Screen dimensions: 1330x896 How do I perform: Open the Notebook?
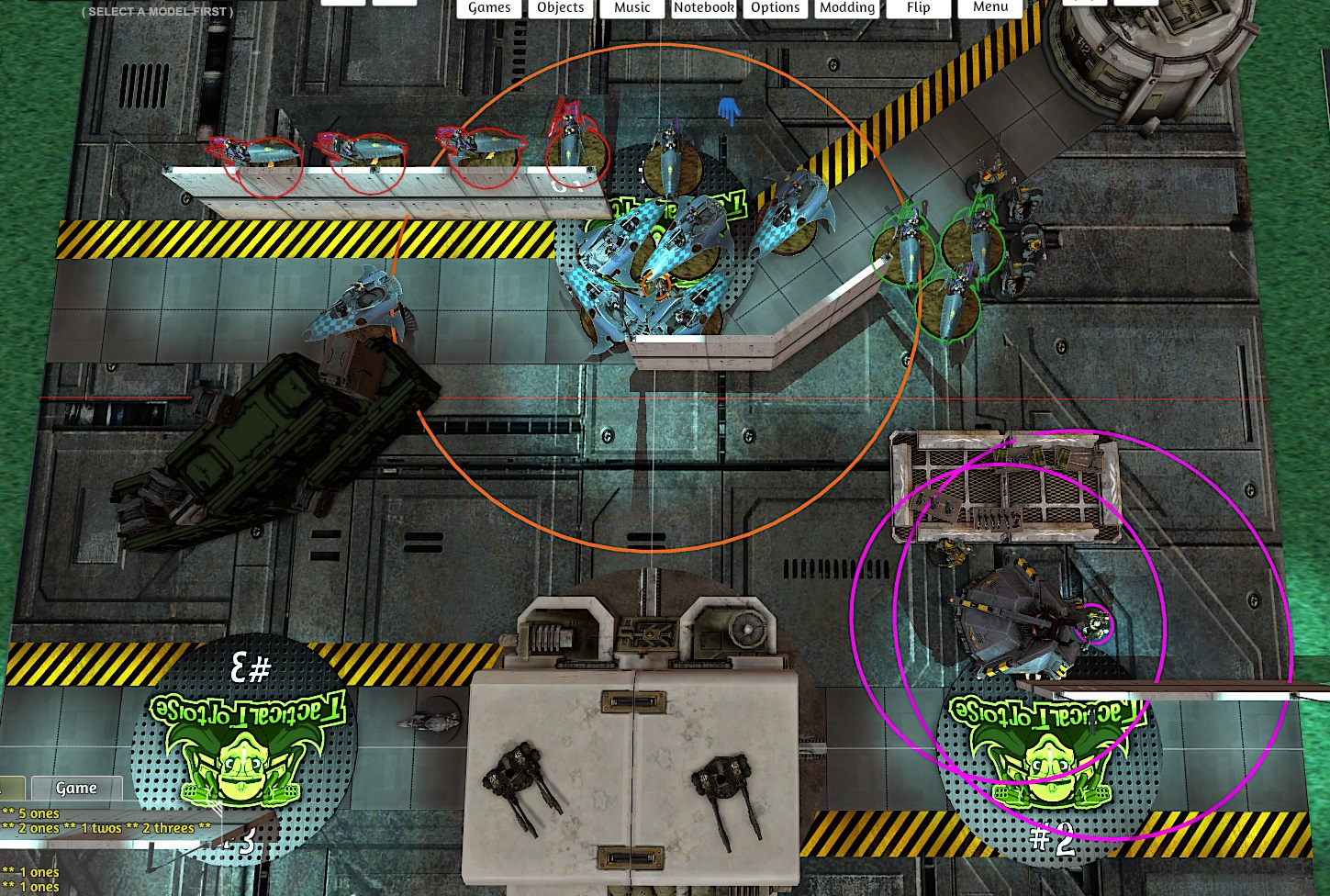pos(703,8)
